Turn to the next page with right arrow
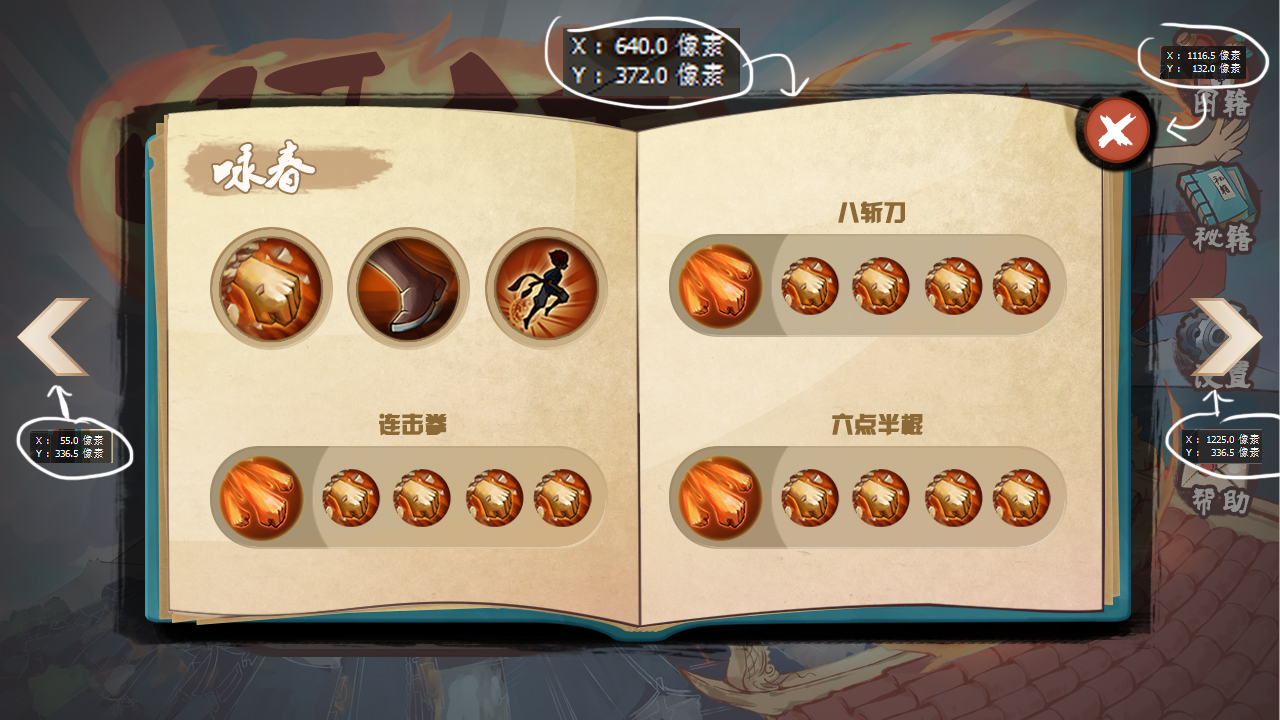This screenshot has width=1280, height=720. coord(1226,337)
